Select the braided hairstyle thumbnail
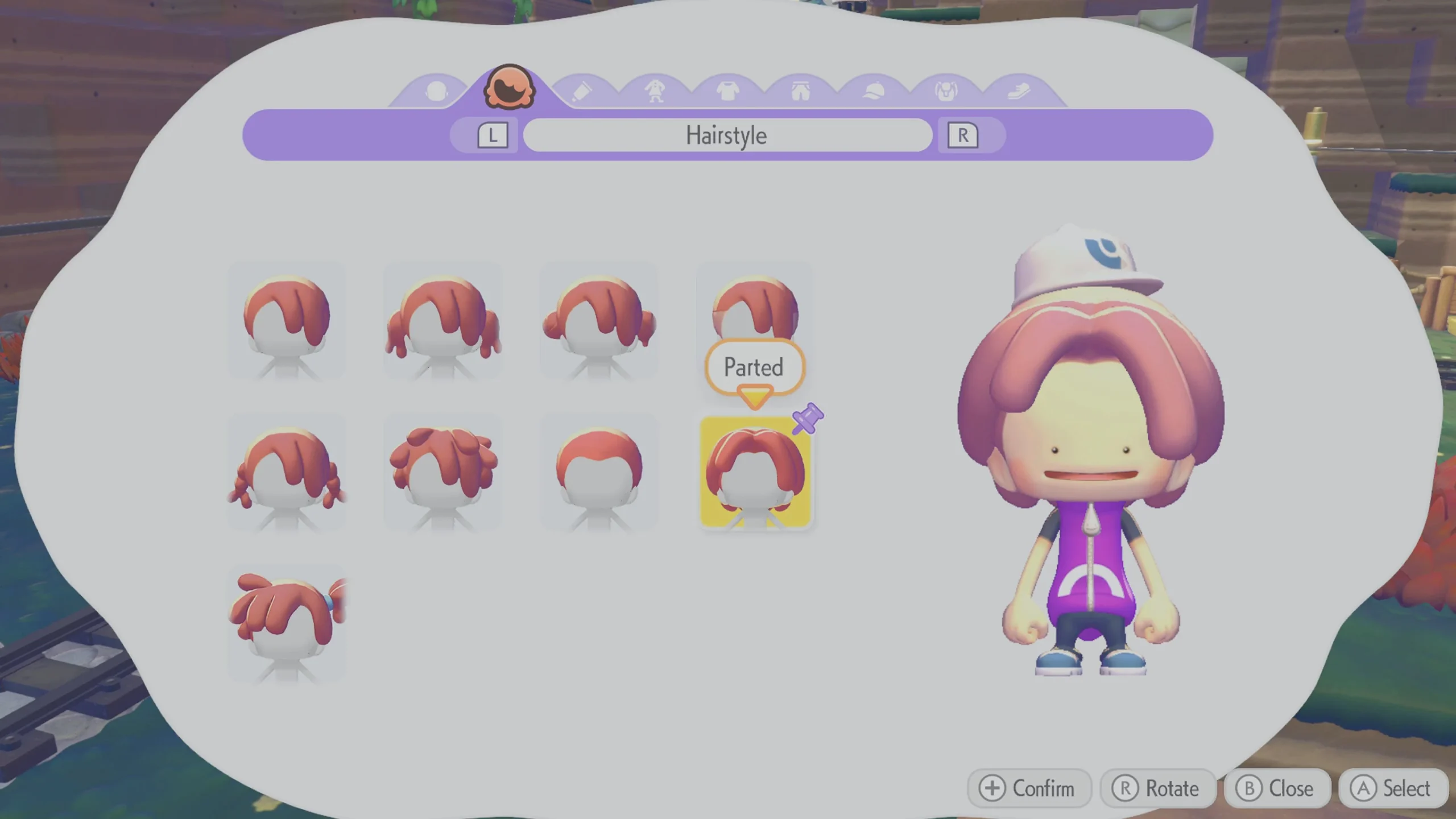The width and height of the screenshot is (1456, 819). point(287,472)
